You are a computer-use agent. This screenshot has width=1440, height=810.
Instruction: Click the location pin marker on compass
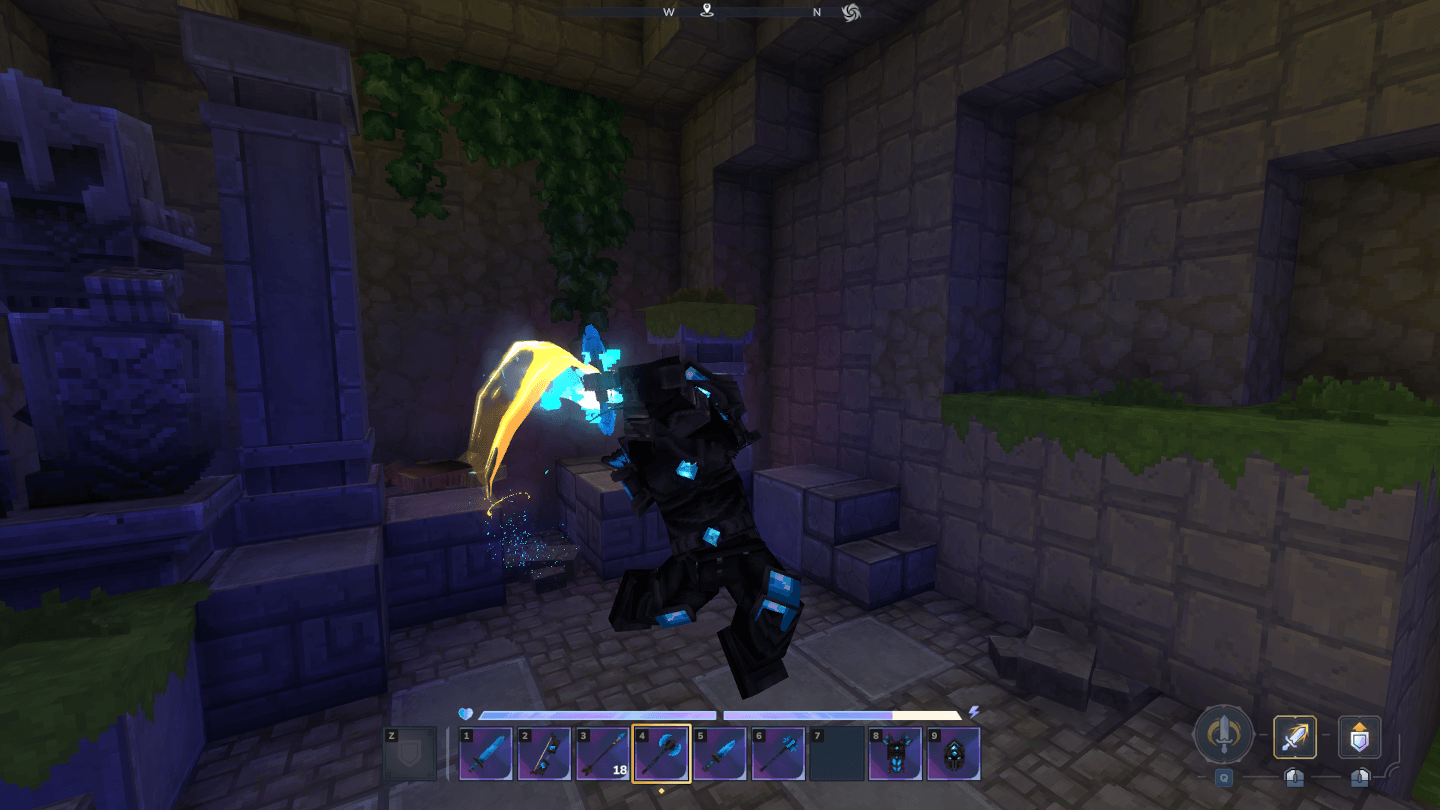tap(707, 12)
